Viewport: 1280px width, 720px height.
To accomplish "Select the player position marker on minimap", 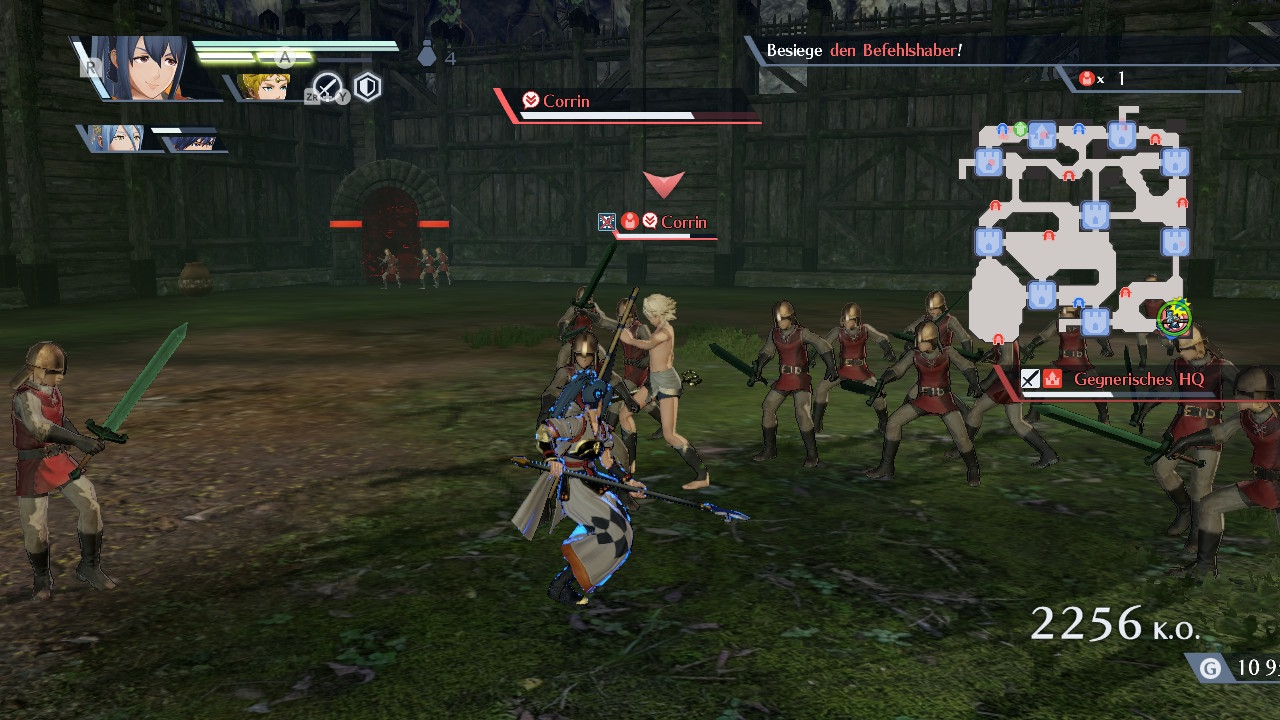I will [x=1173, y=317].
